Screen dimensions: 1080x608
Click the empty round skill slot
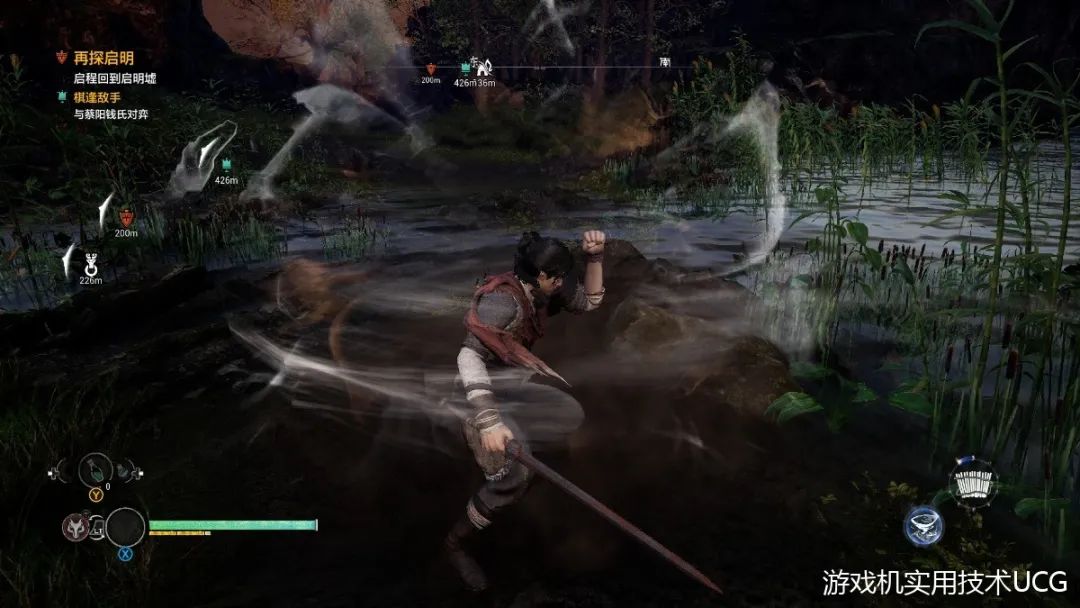coord(125,527)
